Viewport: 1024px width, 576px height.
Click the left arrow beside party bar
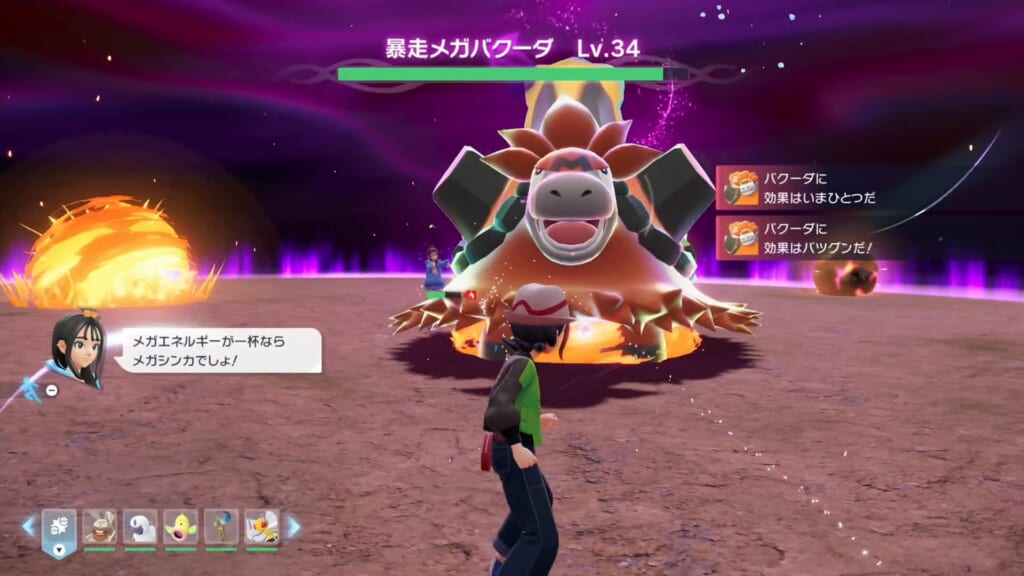(x=29, y=526)
